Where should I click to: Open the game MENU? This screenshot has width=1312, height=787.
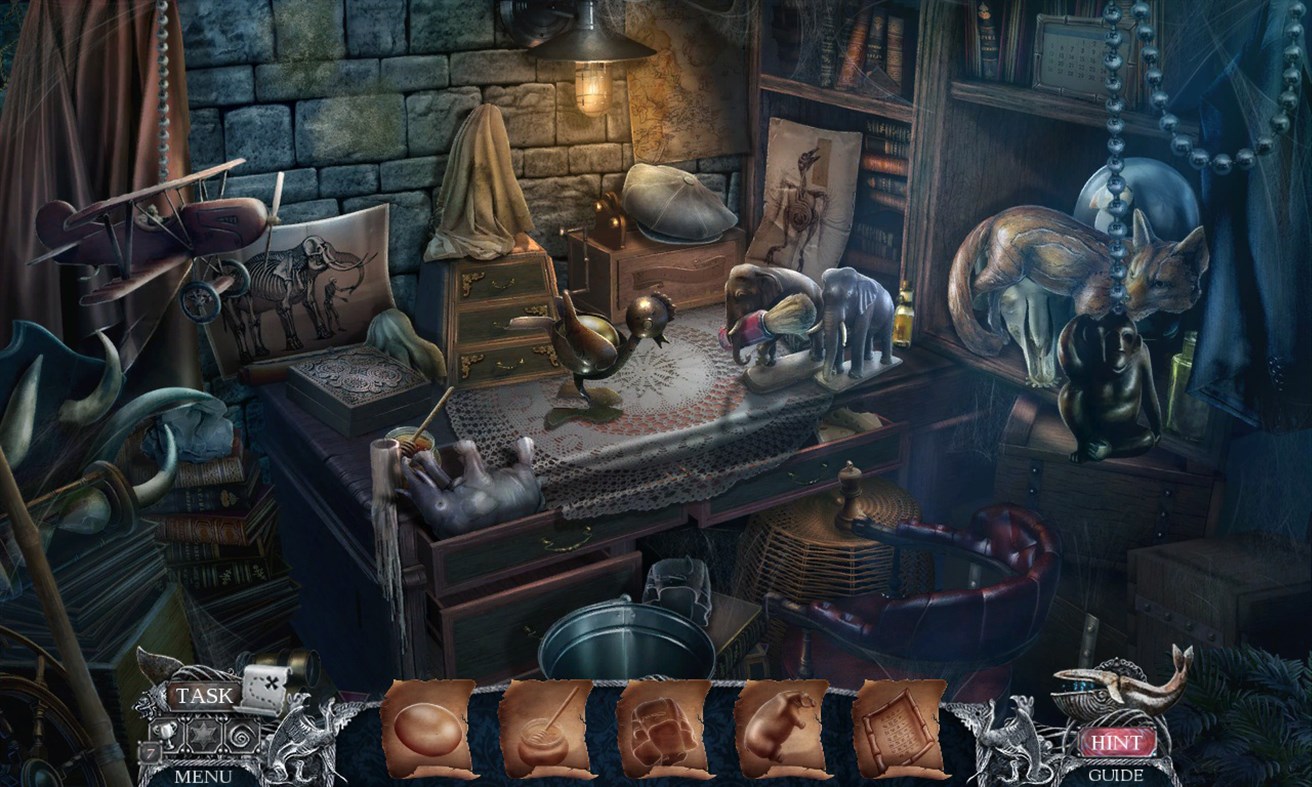pyautogui.click(x=203, y=775)
